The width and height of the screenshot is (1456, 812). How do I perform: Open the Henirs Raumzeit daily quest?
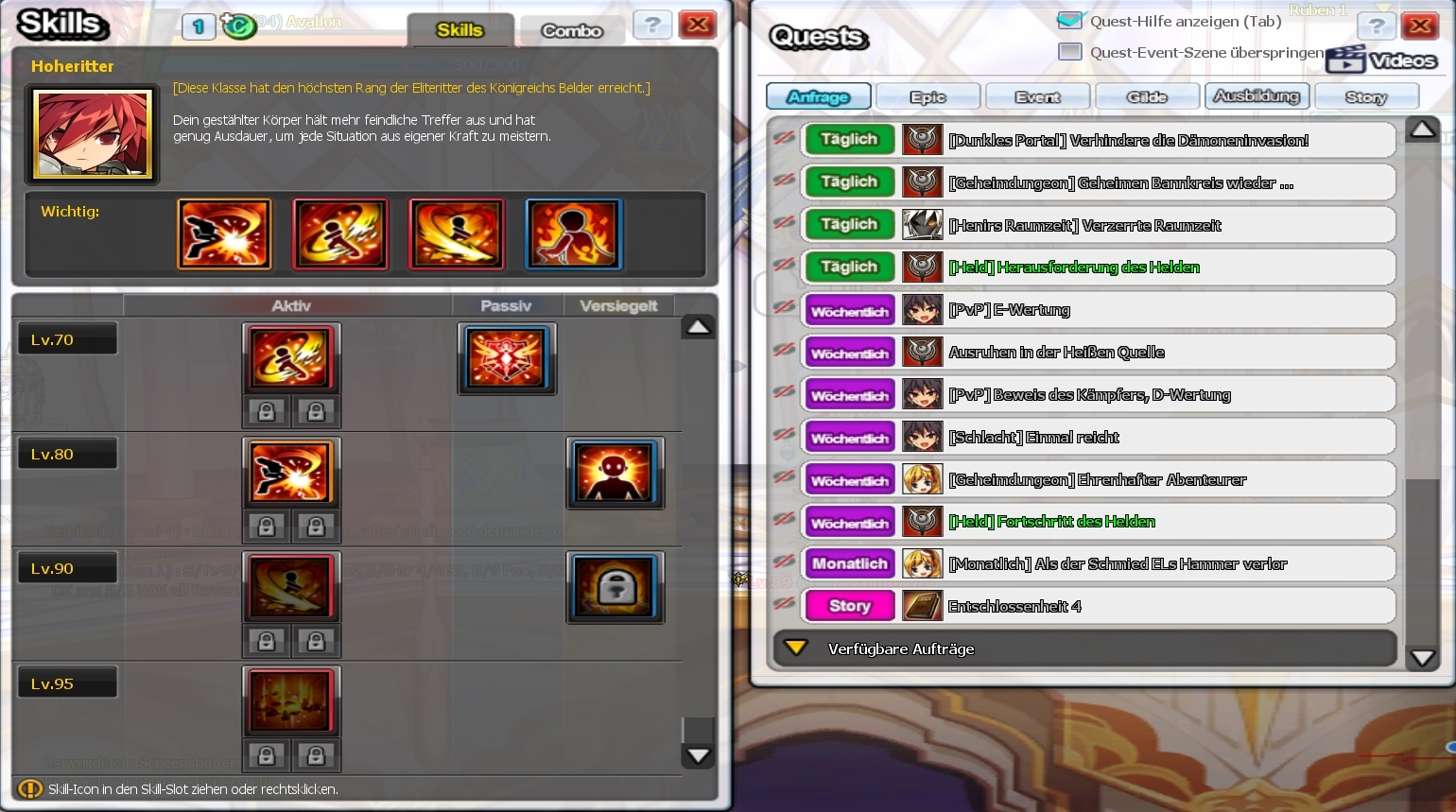(x=1084, y=225)
